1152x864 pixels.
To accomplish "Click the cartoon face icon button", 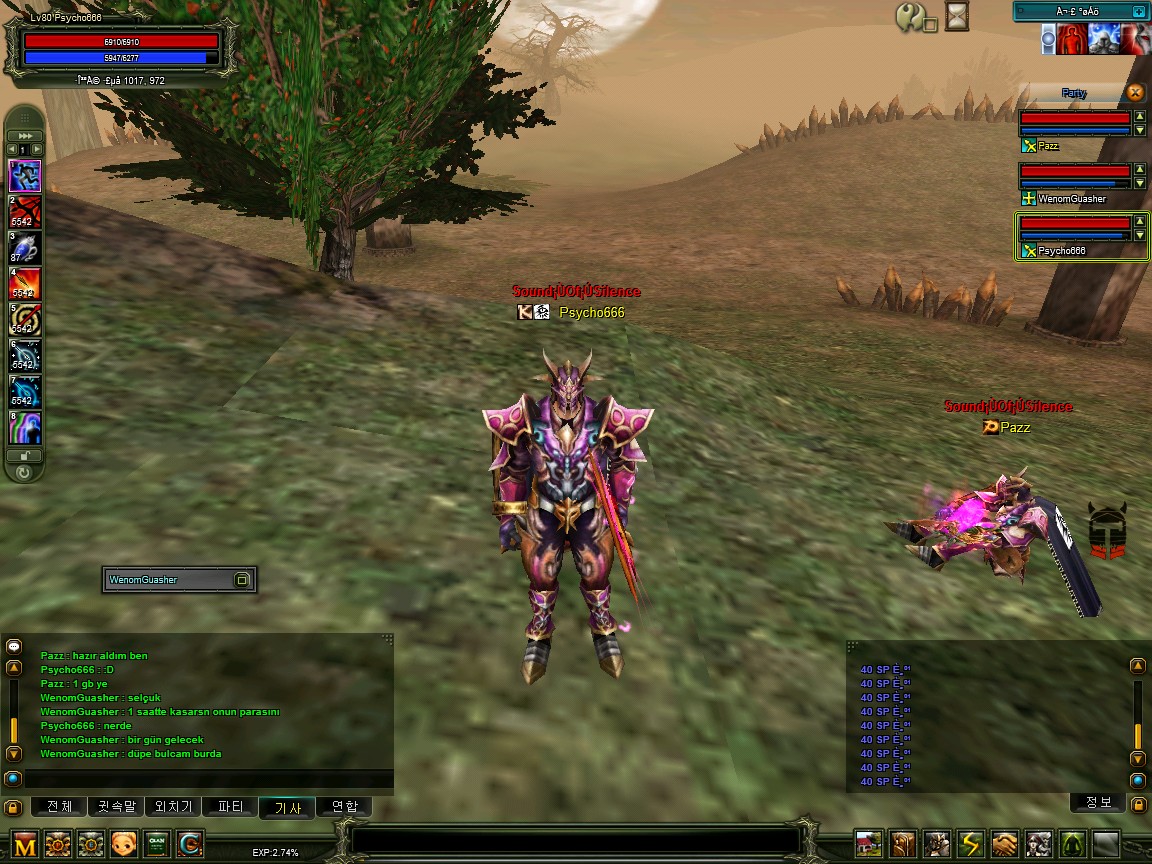I will 124,845.
